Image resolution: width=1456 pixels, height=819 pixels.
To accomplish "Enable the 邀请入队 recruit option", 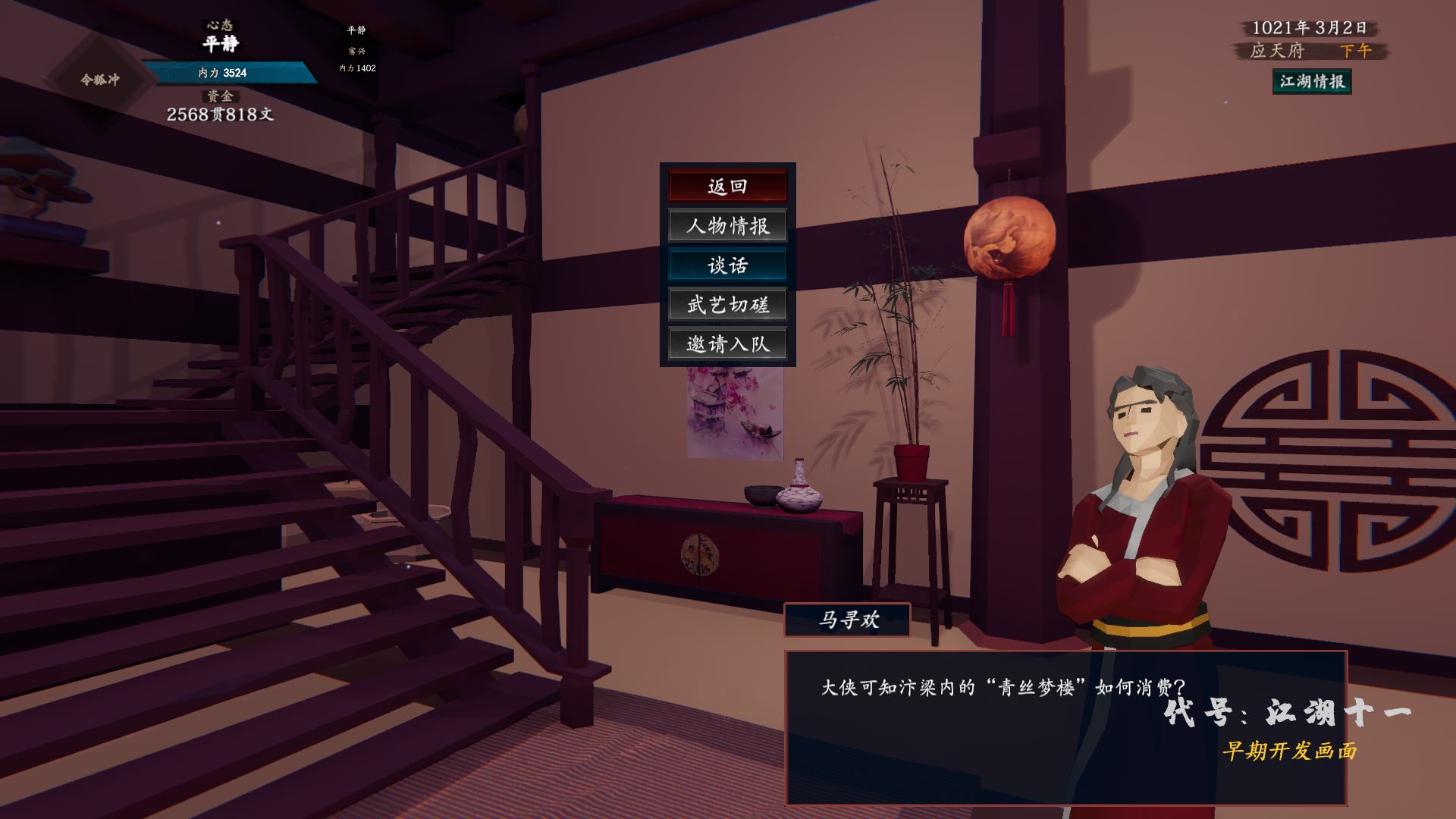I will tap(728, 344).
